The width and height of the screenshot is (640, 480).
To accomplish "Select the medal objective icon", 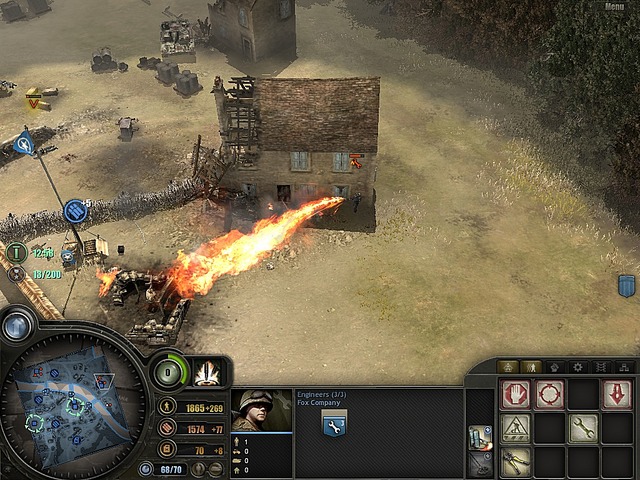I will [x=16, y=273].
